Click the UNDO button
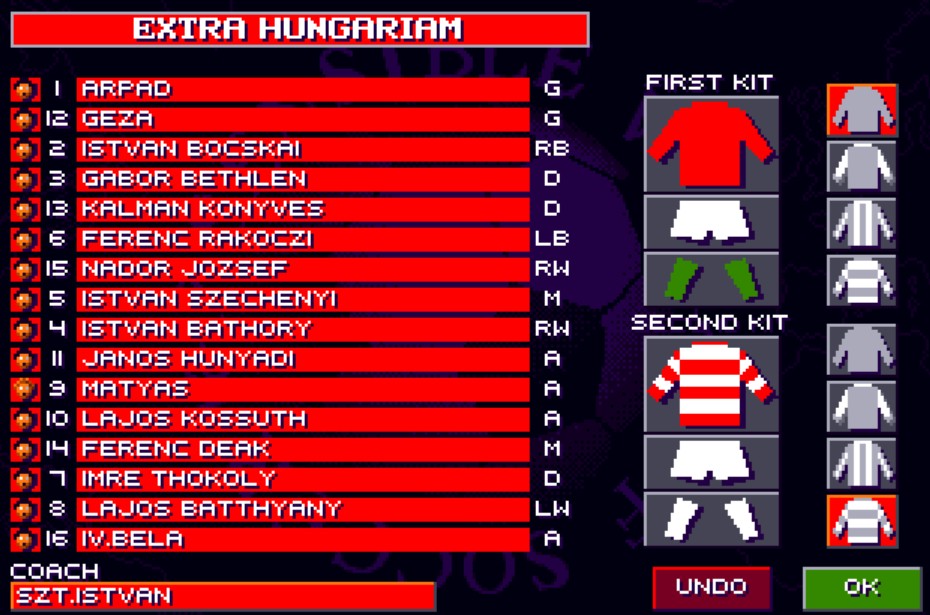930x615 pixels. tap(711, 587)
